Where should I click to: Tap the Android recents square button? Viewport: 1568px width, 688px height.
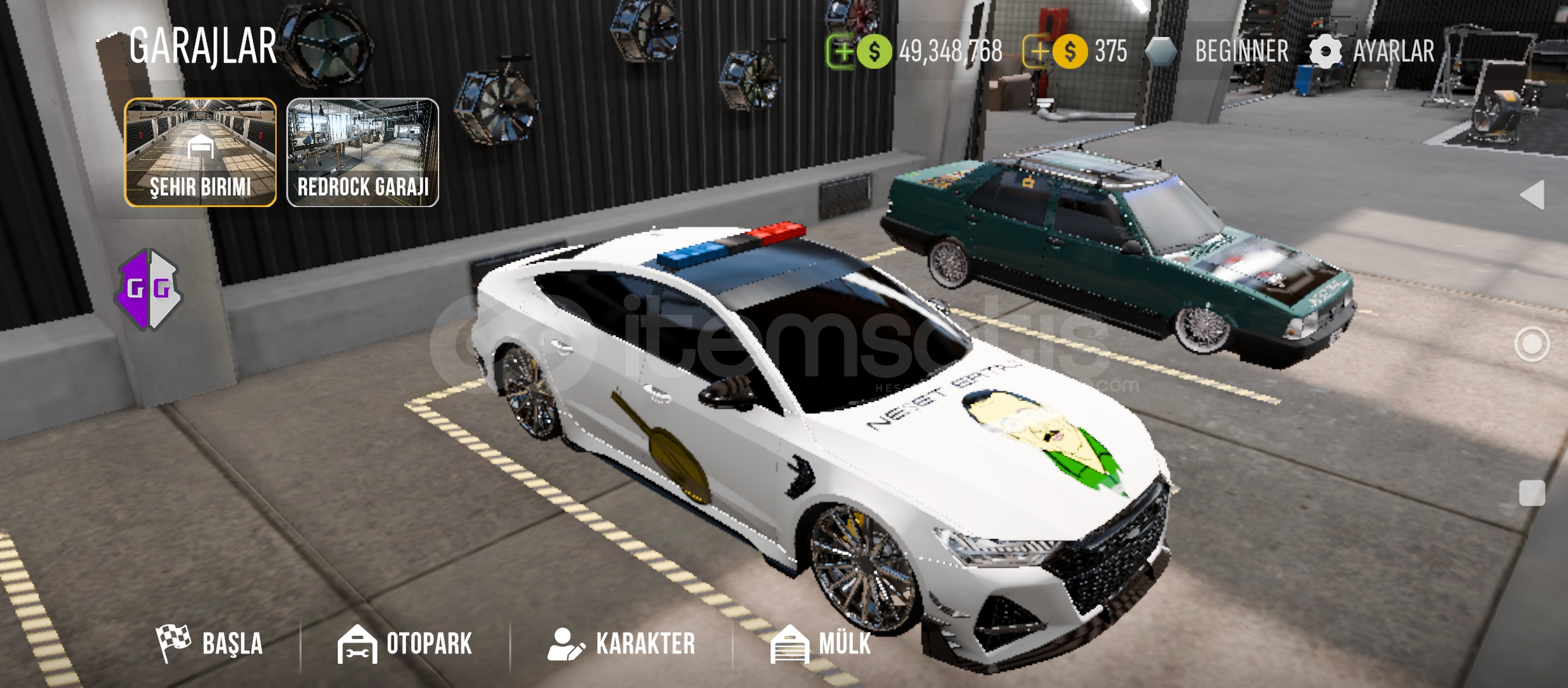coord(1532,492)
